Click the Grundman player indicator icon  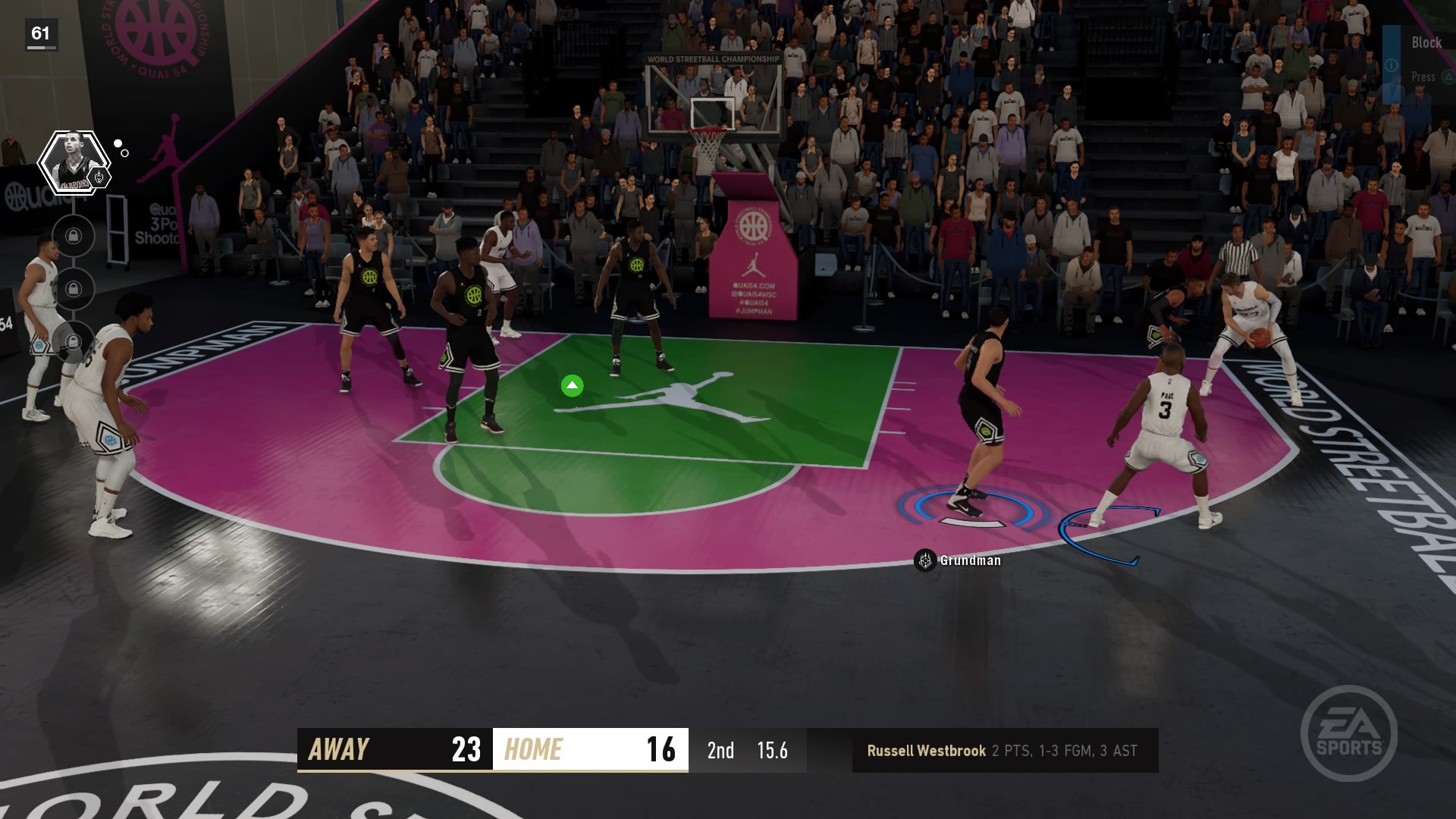(924, 561)
